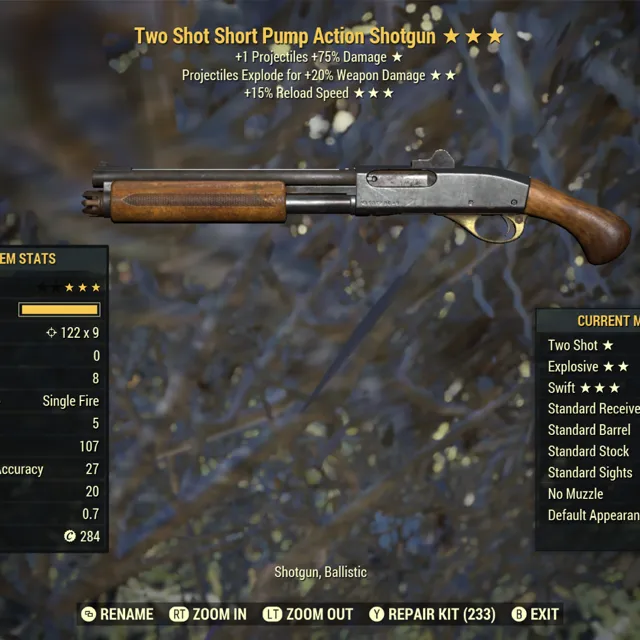This screenshot has width=640, height=640.
Task: Choose Zoom Out on the weapon view
Action: click(x=308, y=614)
